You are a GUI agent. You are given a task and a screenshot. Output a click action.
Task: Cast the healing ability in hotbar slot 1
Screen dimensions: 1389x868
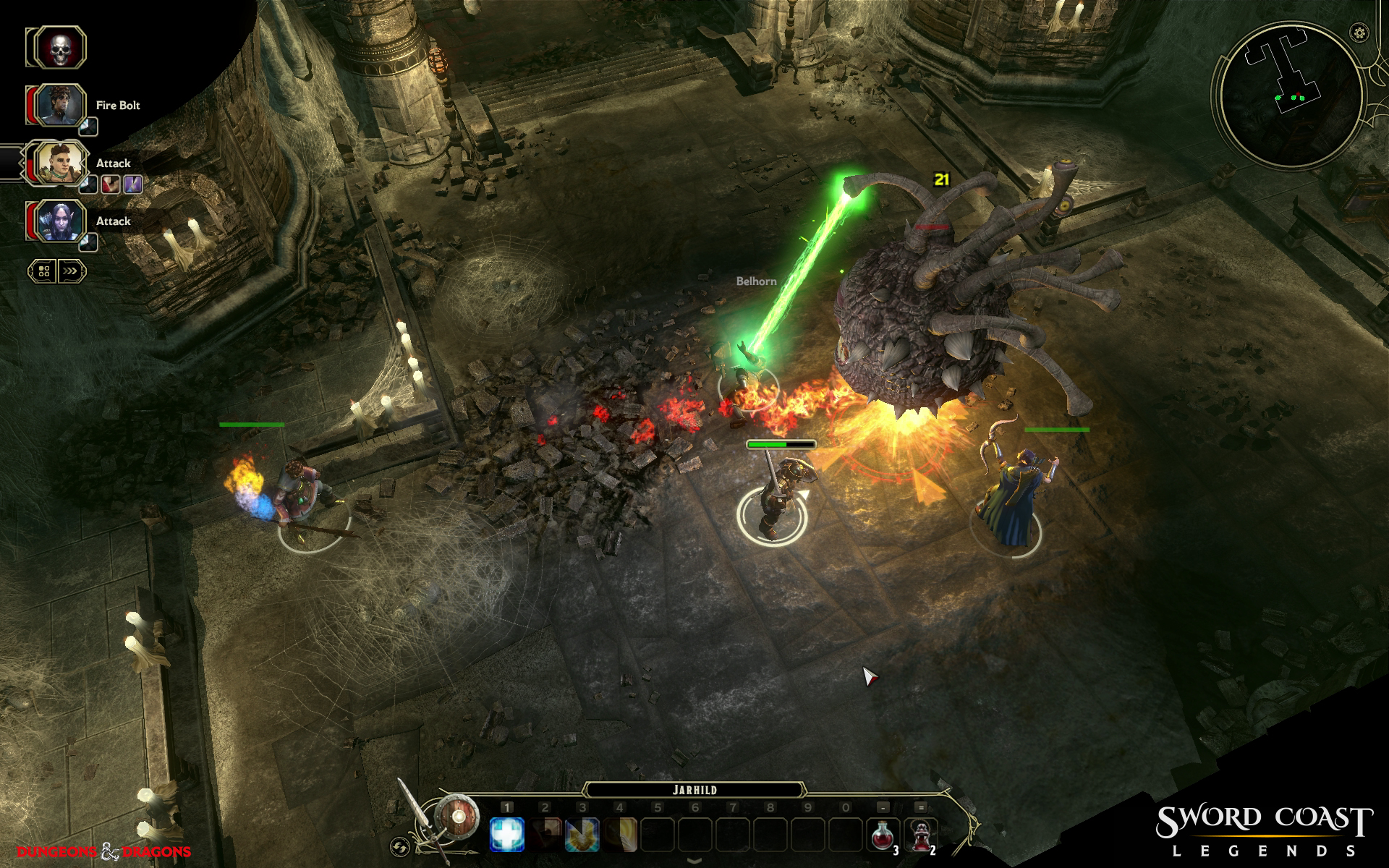506,833
